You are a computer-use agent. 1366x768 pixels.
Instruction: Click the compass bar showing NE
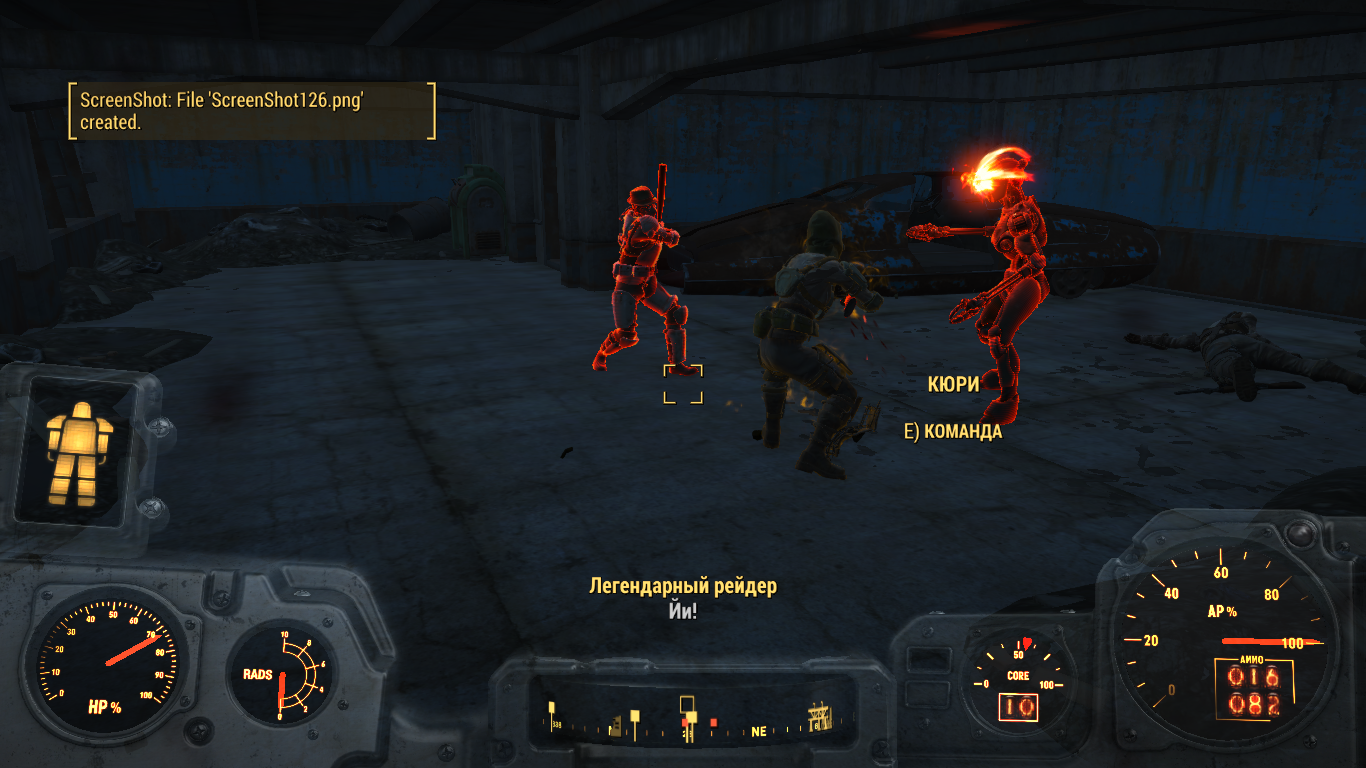(x=690, y=719)
